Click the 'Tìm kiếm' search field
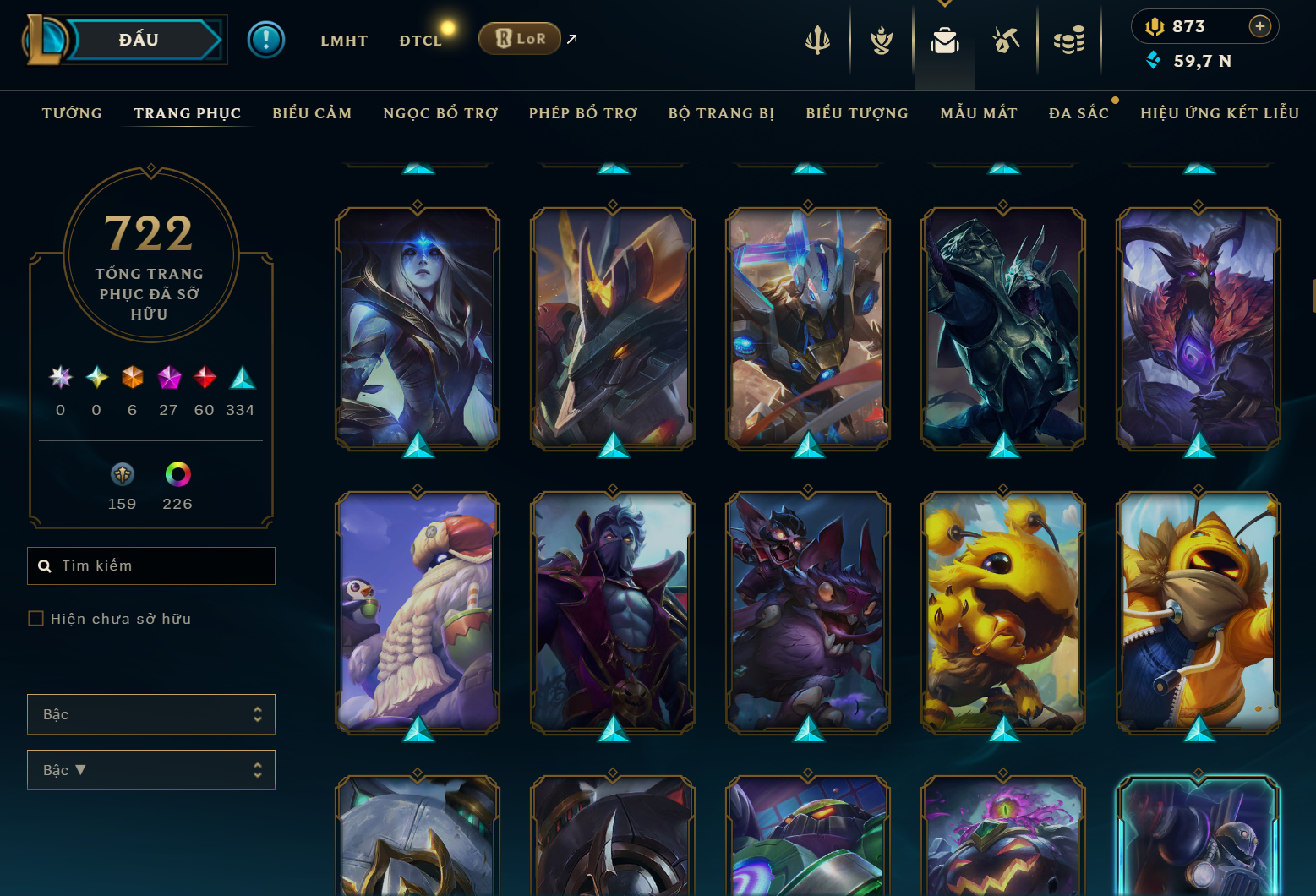This screenshot has height=896, width=1316. 151,565
